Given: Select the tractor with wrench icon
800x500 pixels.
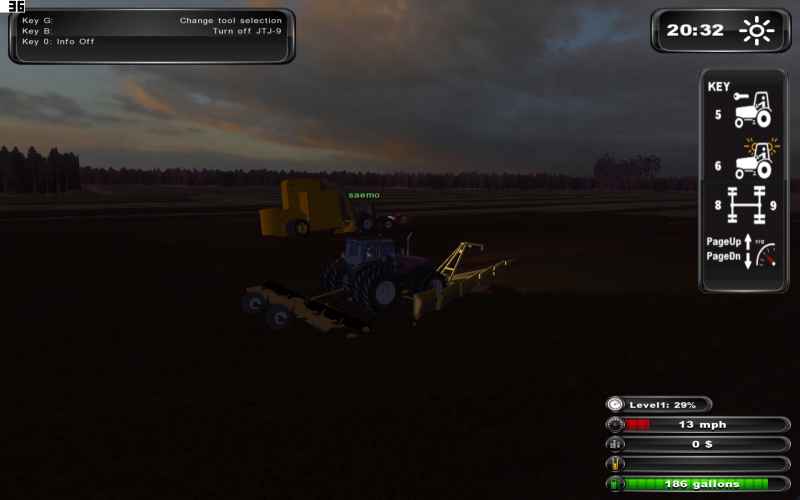Looking at the screenshot, I should point(752,109).
